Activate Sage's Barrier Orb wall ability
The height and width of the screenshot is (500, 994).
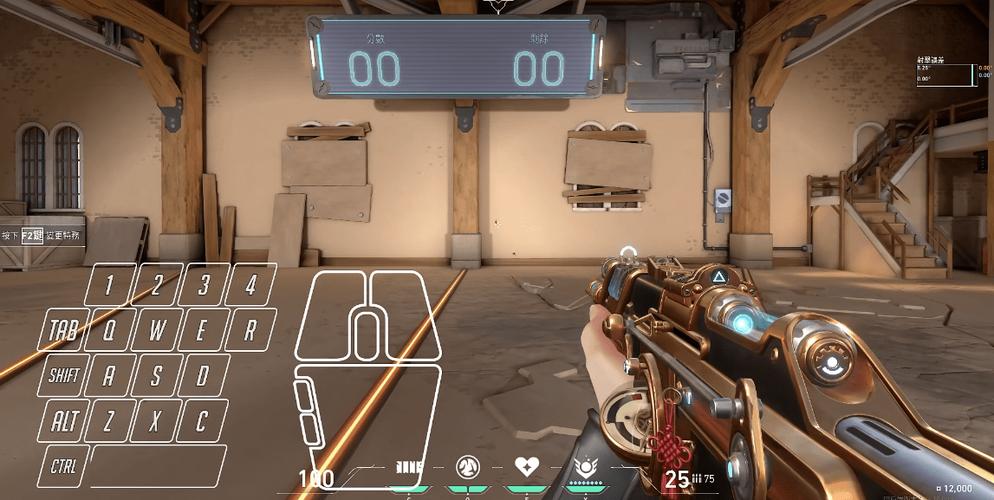click(x=410, y=467)
